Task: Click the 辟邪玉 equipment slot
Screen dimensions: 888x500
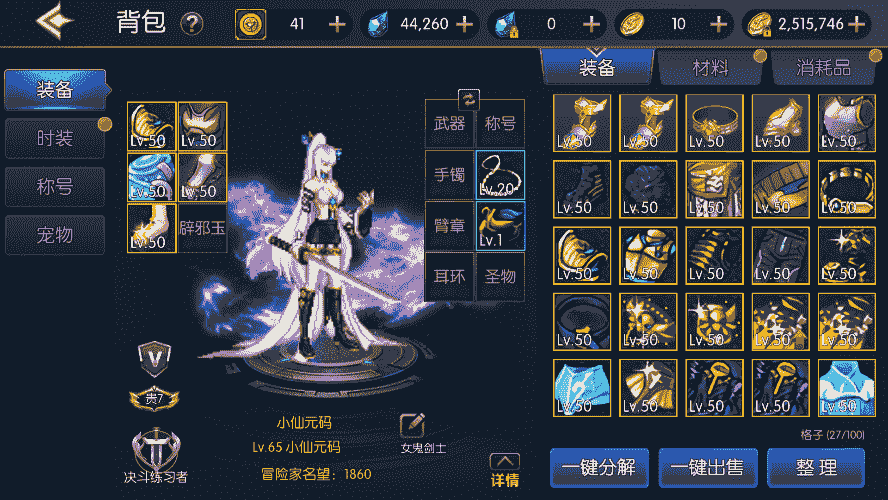Action: pyautogui.click(x=203, y=227)
